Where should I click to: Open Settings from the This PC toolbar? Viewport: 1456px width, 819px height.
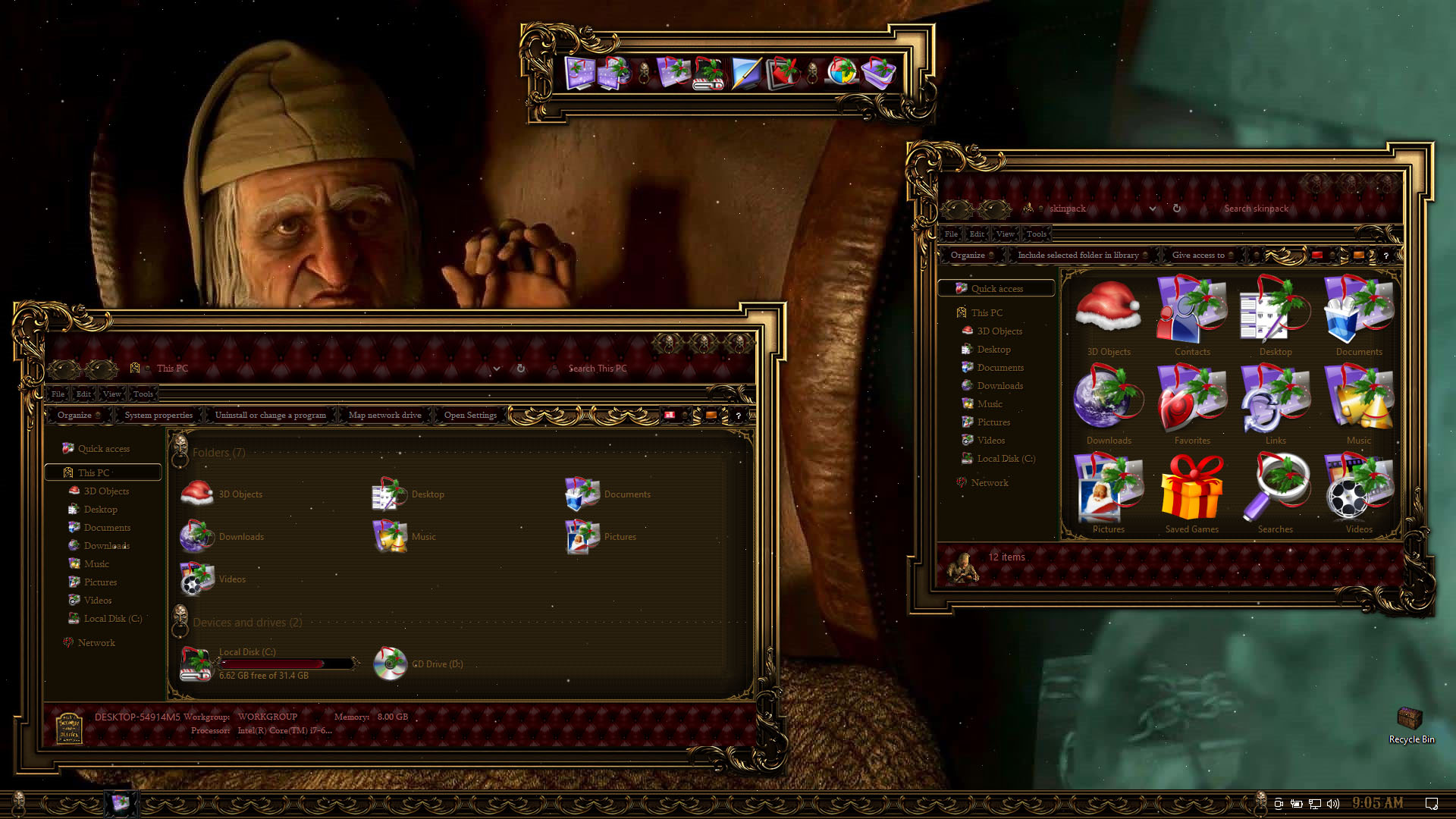(470, 415)
